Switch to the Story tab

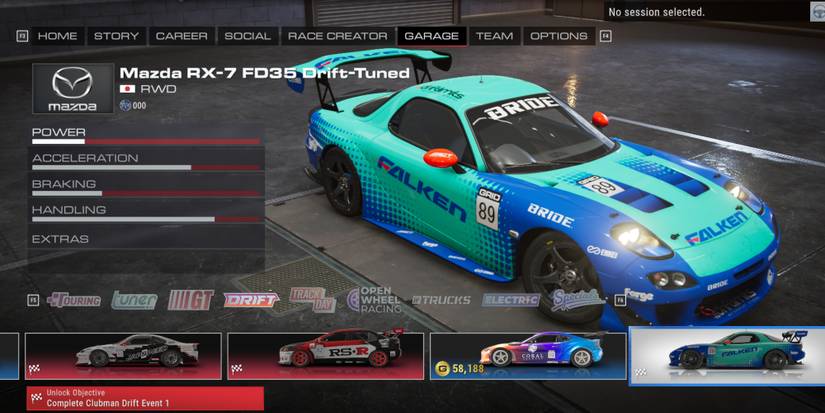116,36
